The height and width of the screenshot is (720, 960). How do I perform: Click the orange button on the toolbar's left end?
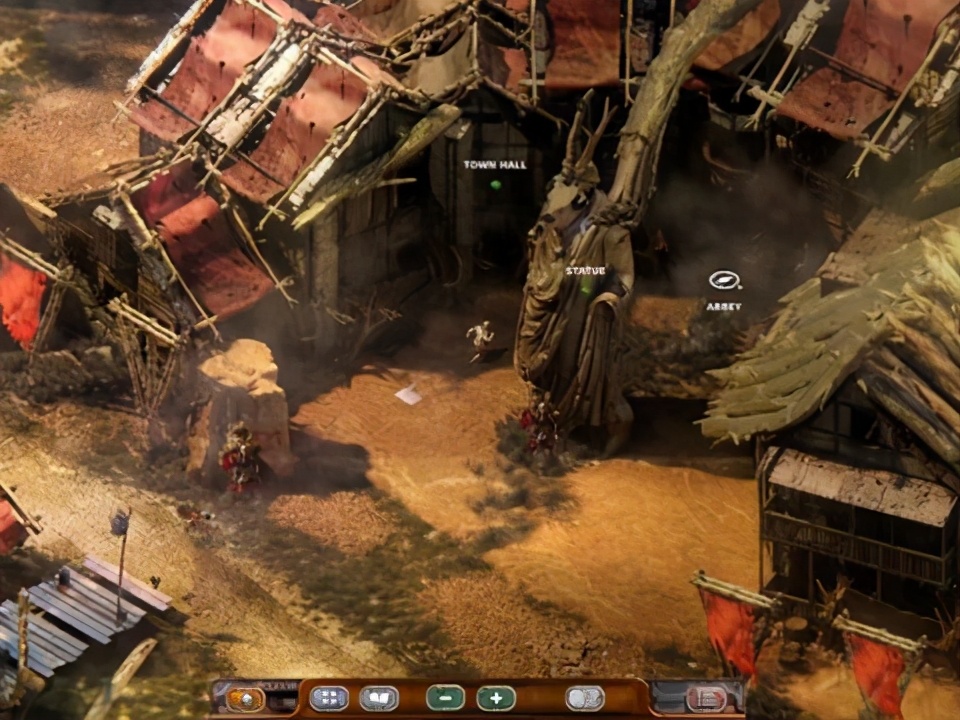pos(244,699)
